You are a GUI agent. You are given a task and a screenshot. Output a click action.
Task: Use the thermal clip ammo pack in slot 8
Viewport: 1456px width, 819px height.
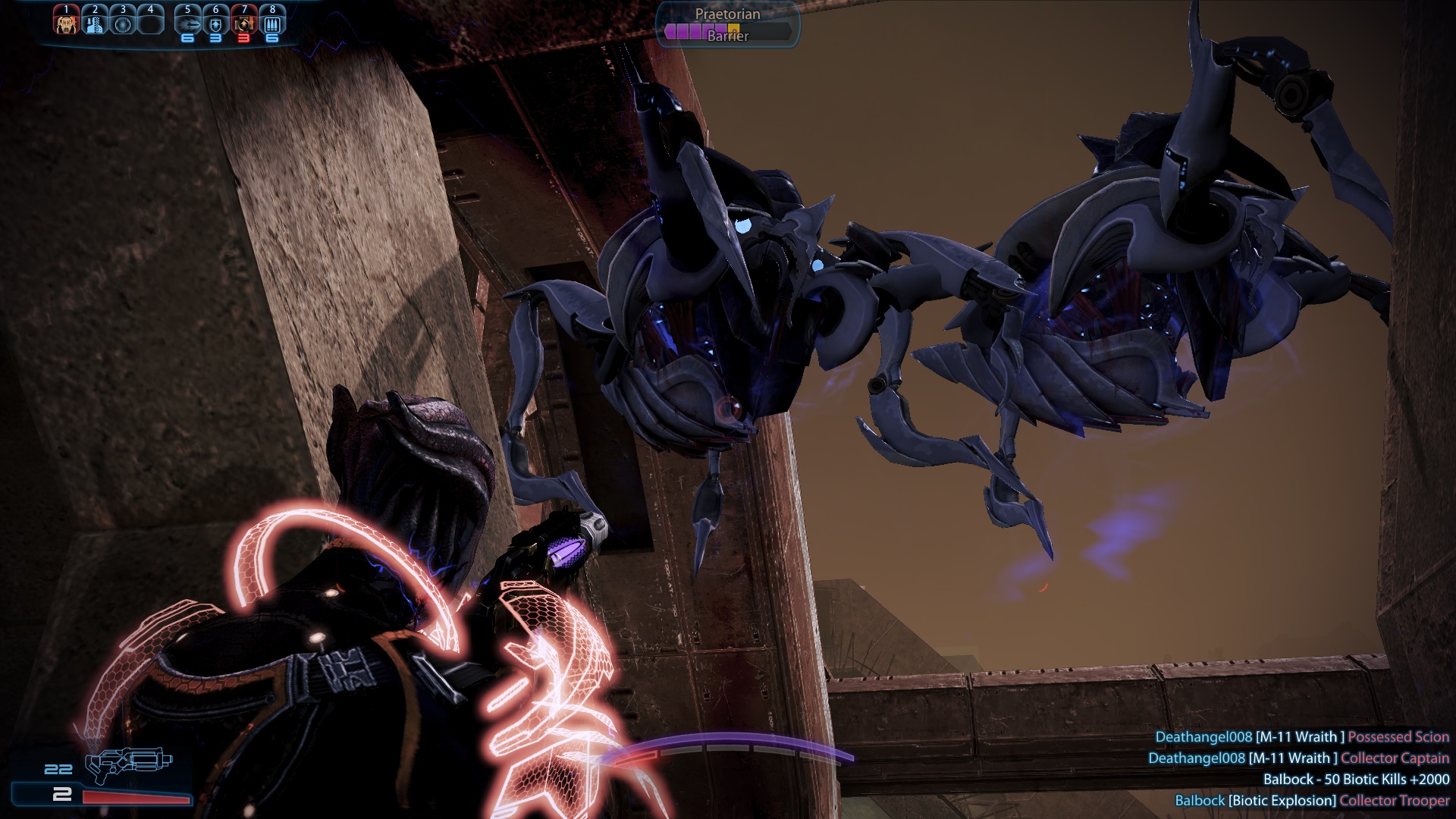(x=272, y=23)
